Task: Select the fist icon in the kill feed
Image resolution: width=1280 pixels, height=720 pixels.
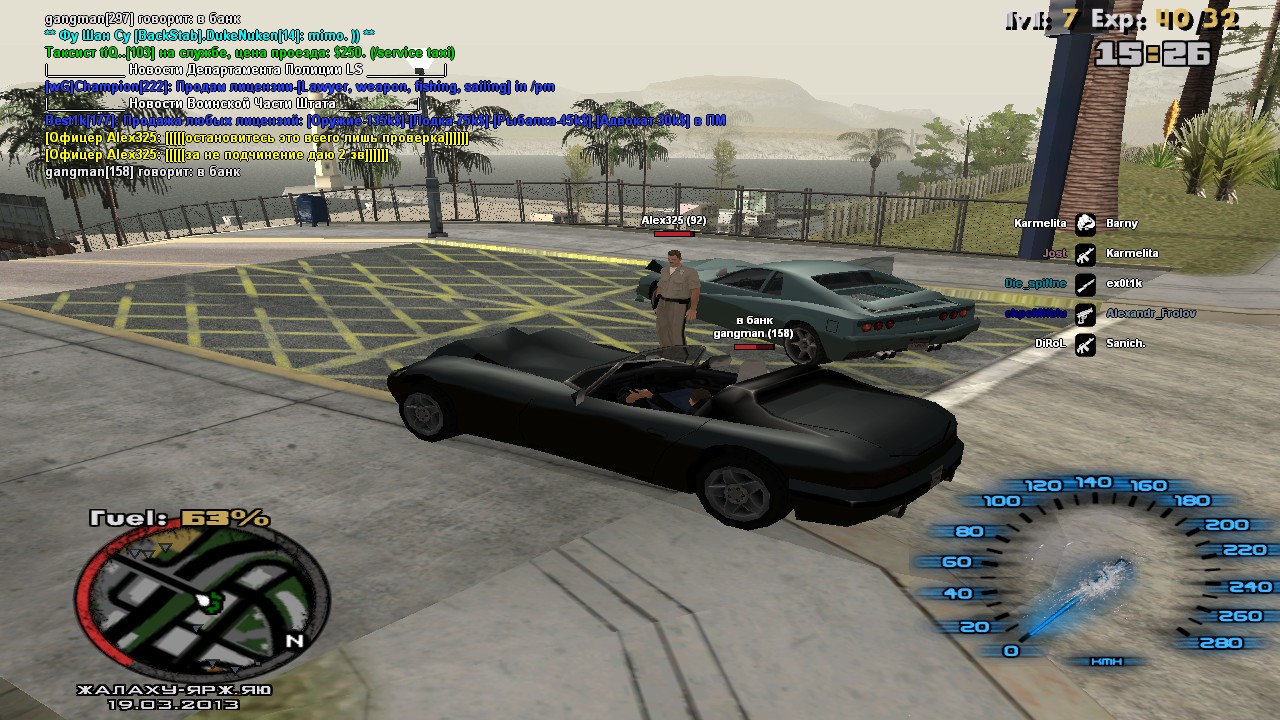Action: point(1085,224)
